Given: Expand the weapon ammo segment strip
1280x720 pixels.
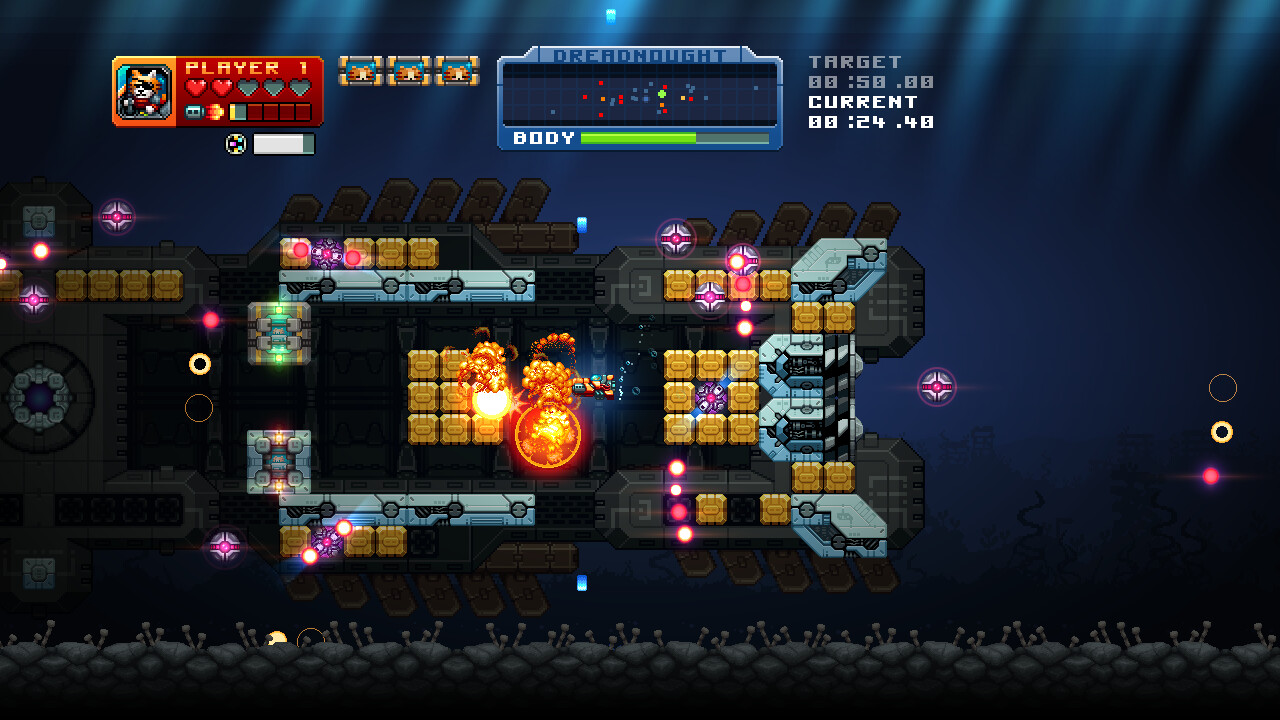Looking at the screenshot, I should coord(268,110).
